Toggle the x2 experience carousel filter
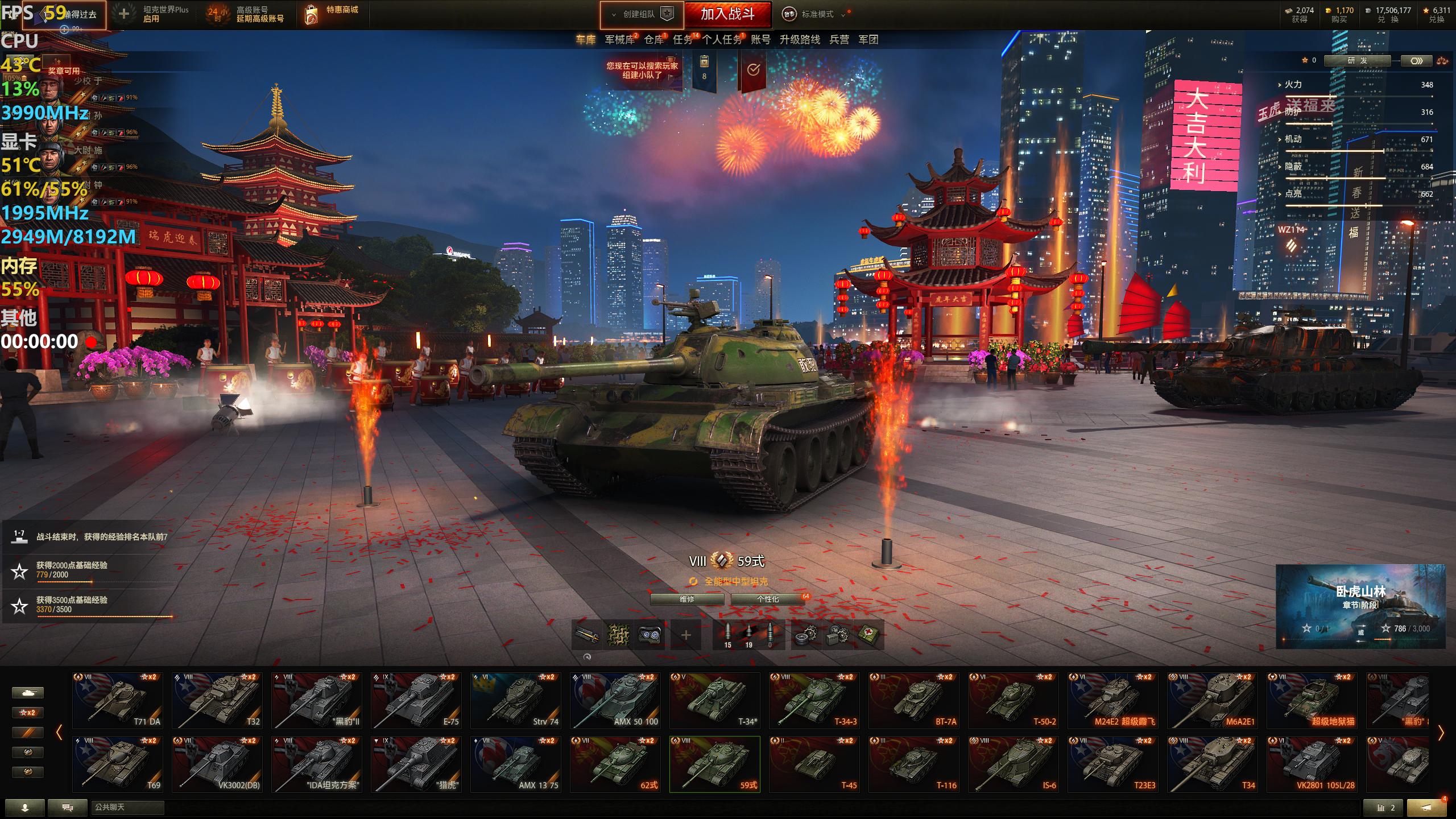Screen dimensions: 1456x819 point(27,712)
